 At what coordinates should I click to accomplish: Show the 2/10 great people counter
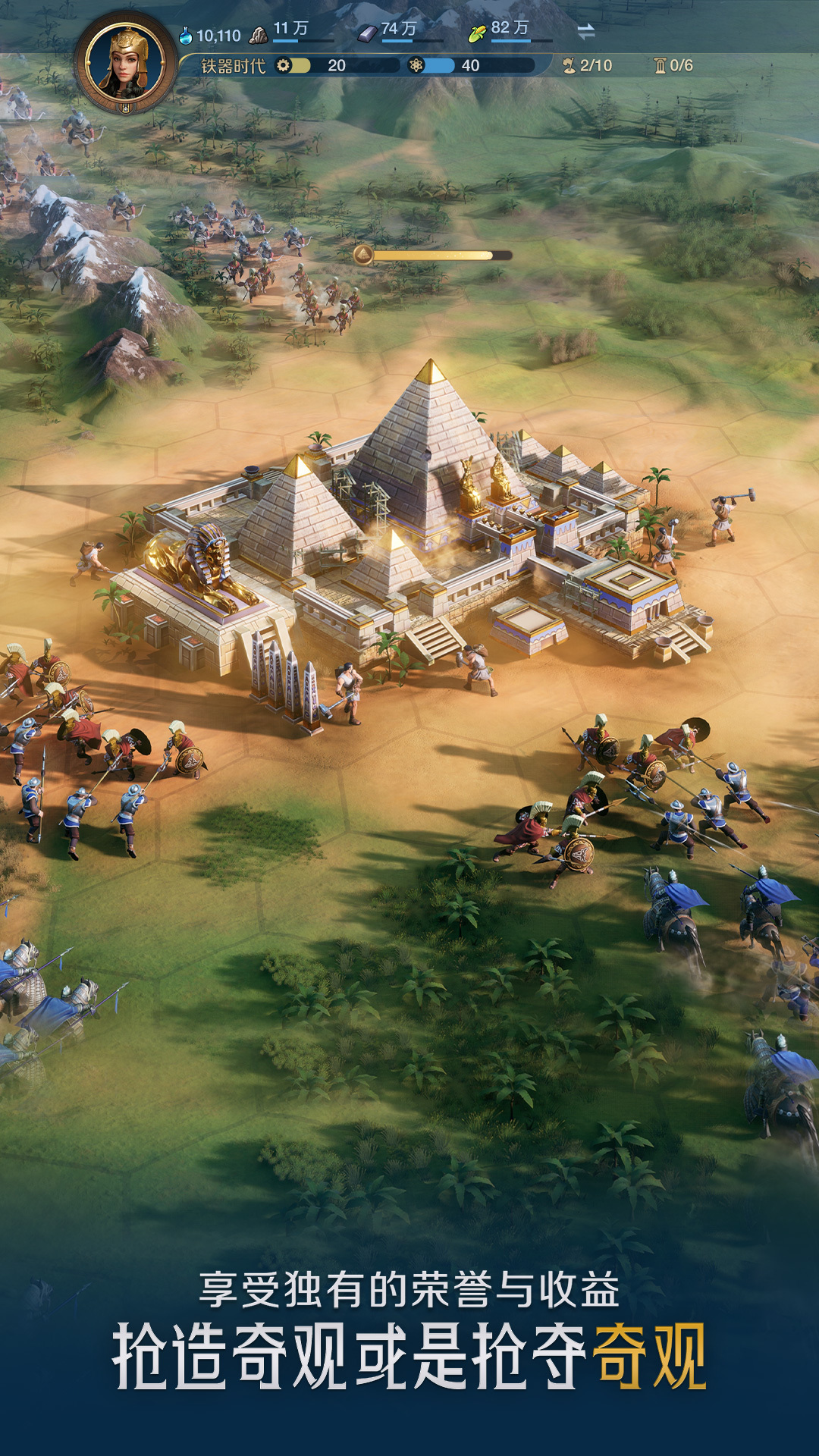[588, 66]
